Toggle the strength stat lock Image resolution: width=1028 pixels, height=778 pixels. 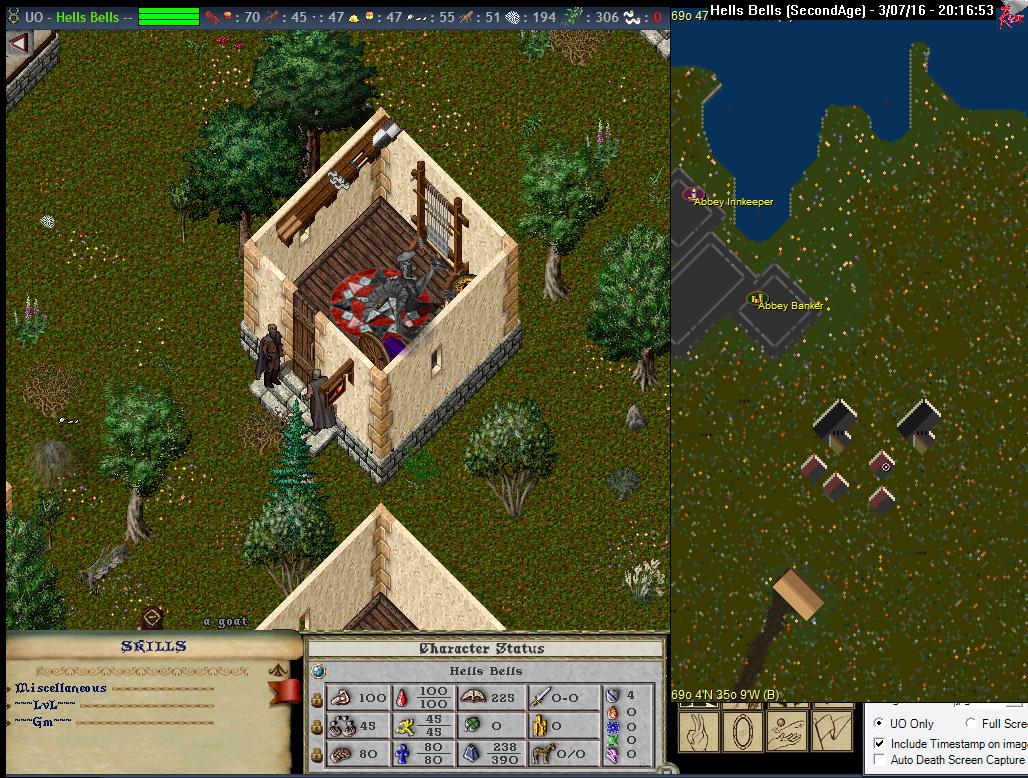316,699
